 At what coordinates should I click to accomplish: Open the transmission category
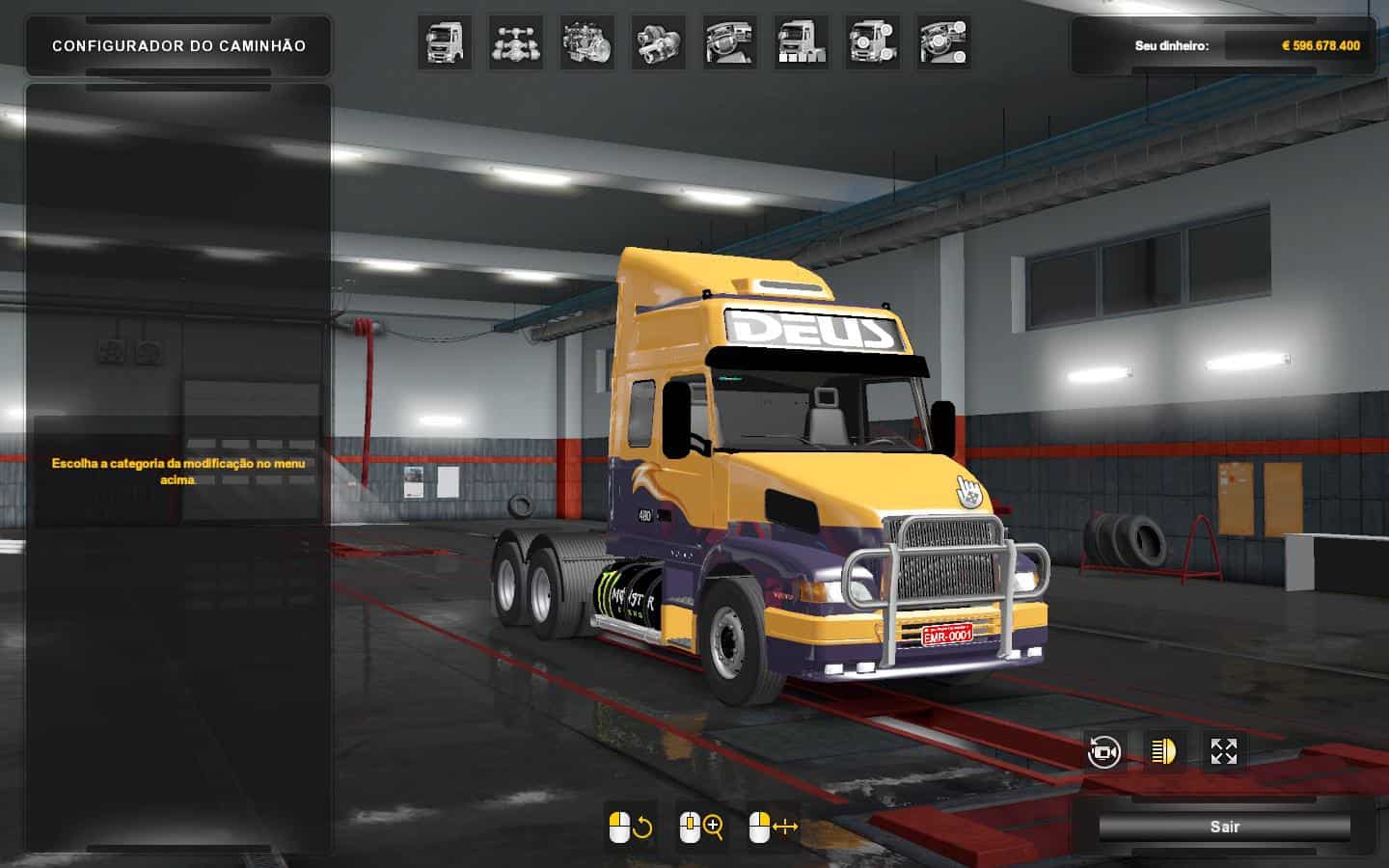click(x=659, y=42)
